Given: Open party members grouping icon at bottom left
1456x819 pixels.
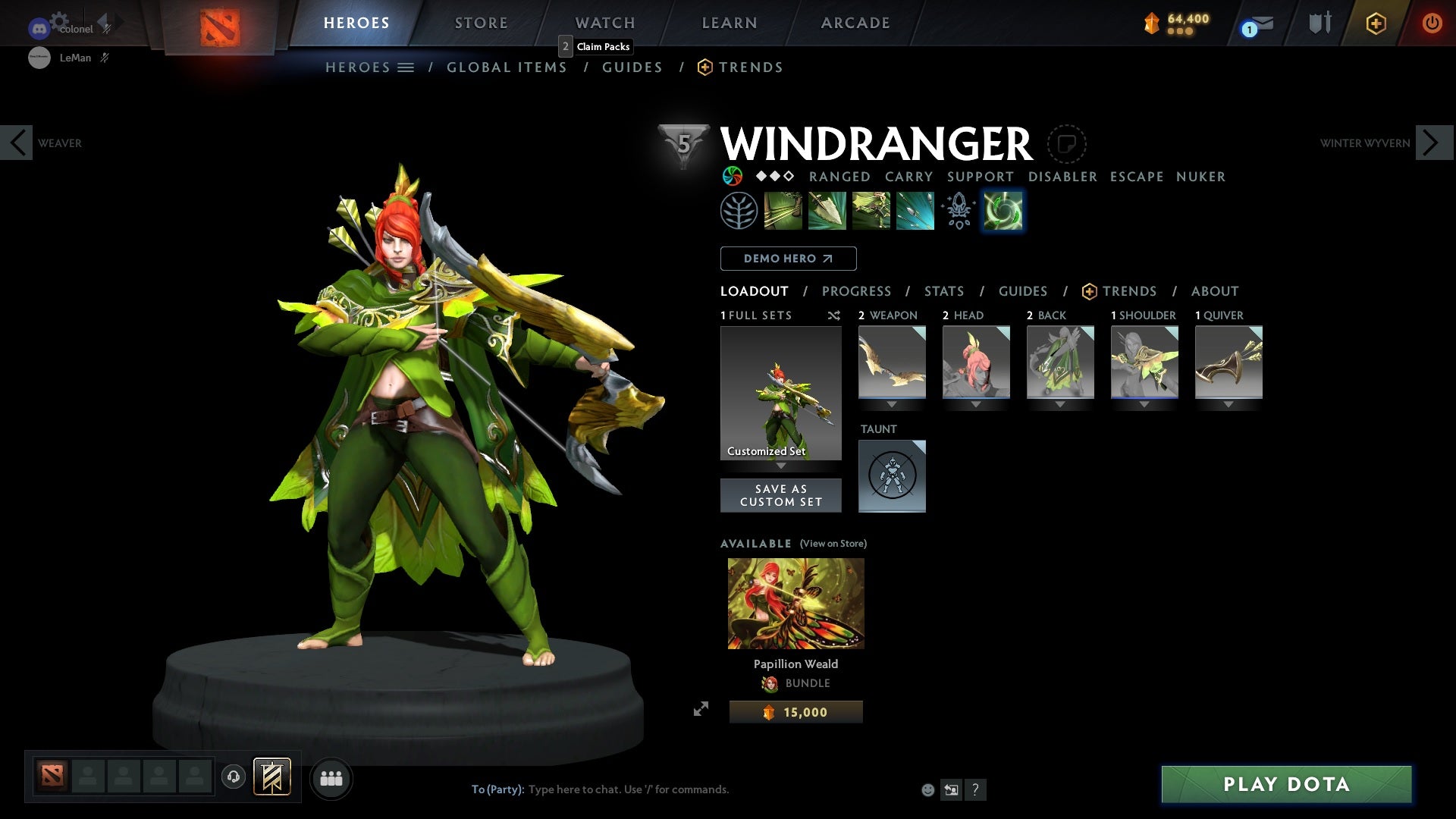Looking at the screenshot, I should click(x=331, y=778).
